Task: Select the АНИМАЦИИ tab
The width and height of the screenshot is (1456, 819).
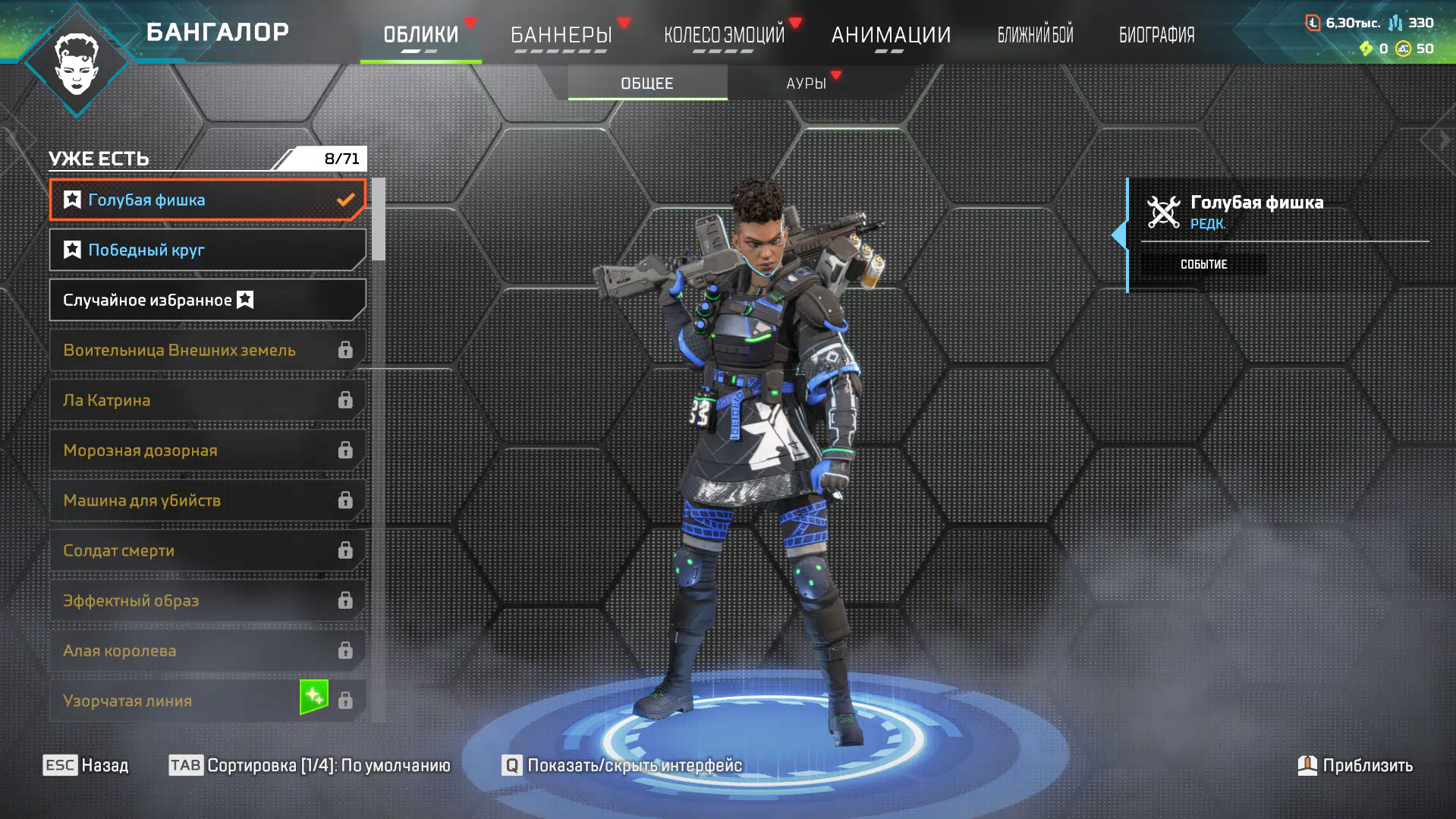Action: pos(891,35)
